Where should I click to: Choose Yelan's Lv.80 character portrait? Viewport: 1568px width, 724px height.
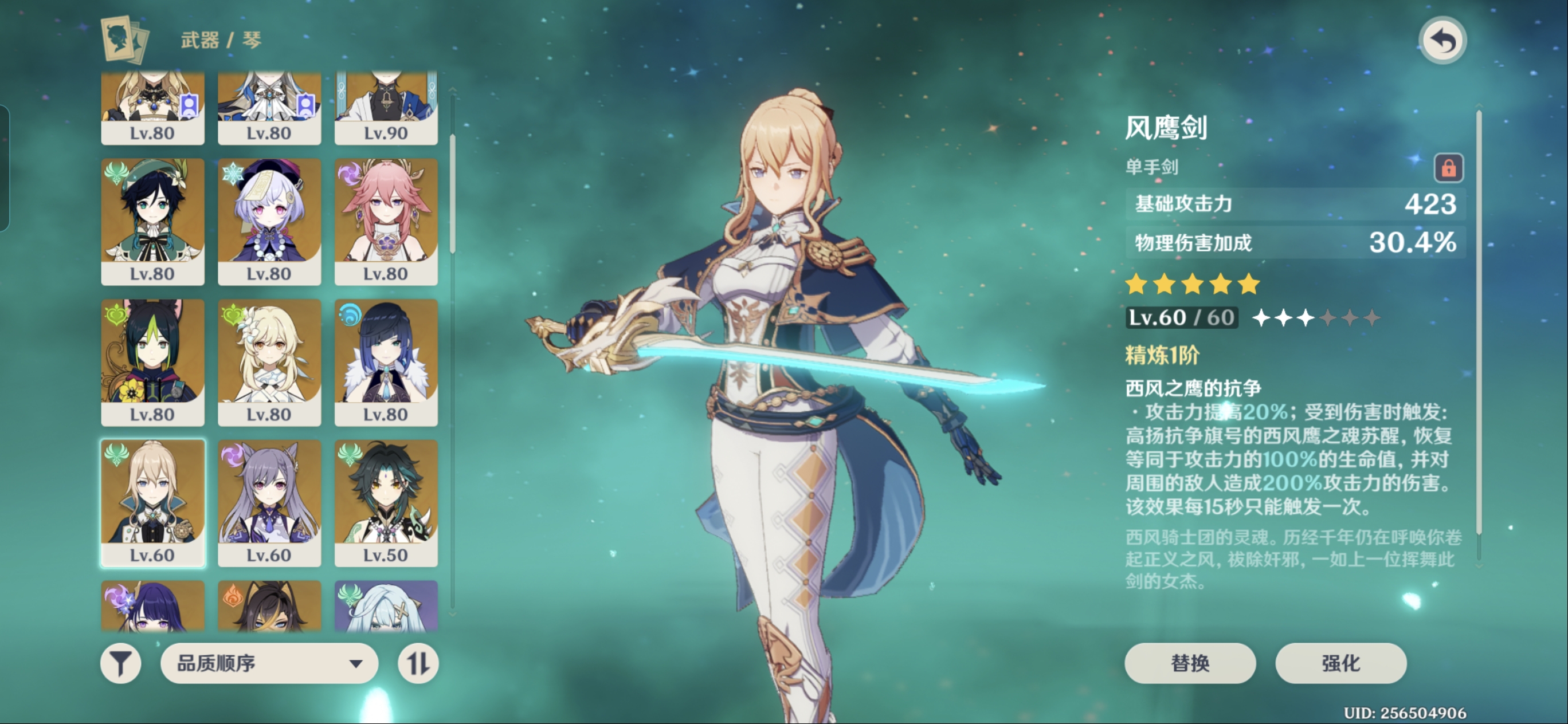386,362
